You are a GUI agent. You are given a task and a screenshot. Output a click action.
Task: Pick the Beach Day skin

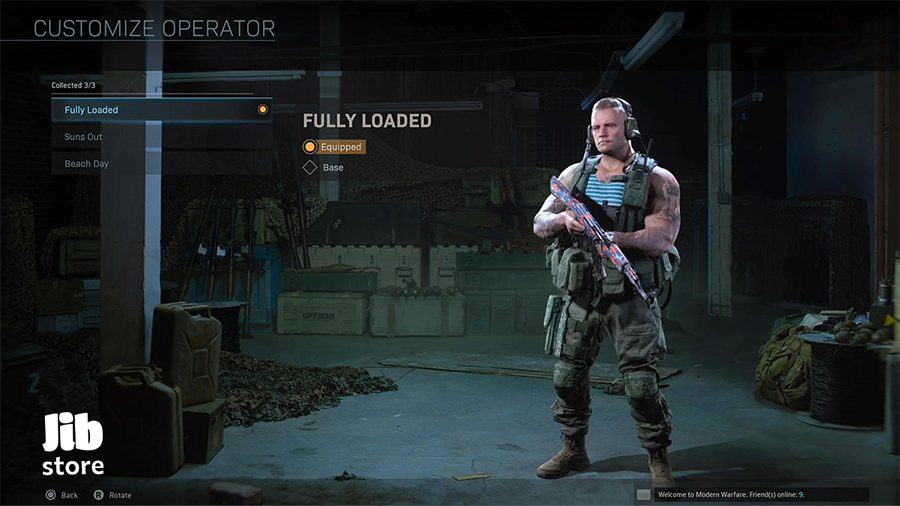(160, 164)
